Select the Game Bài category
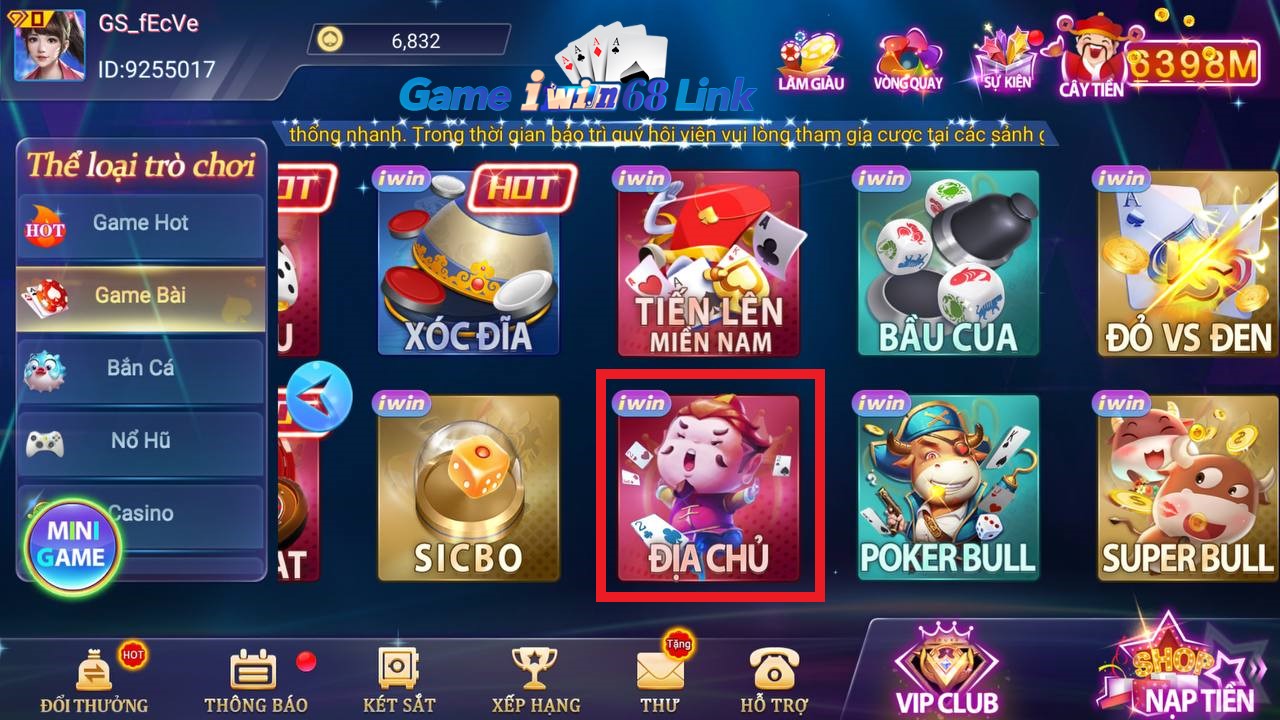Viewport: 1280px width, 720px height. pos(140,297)
